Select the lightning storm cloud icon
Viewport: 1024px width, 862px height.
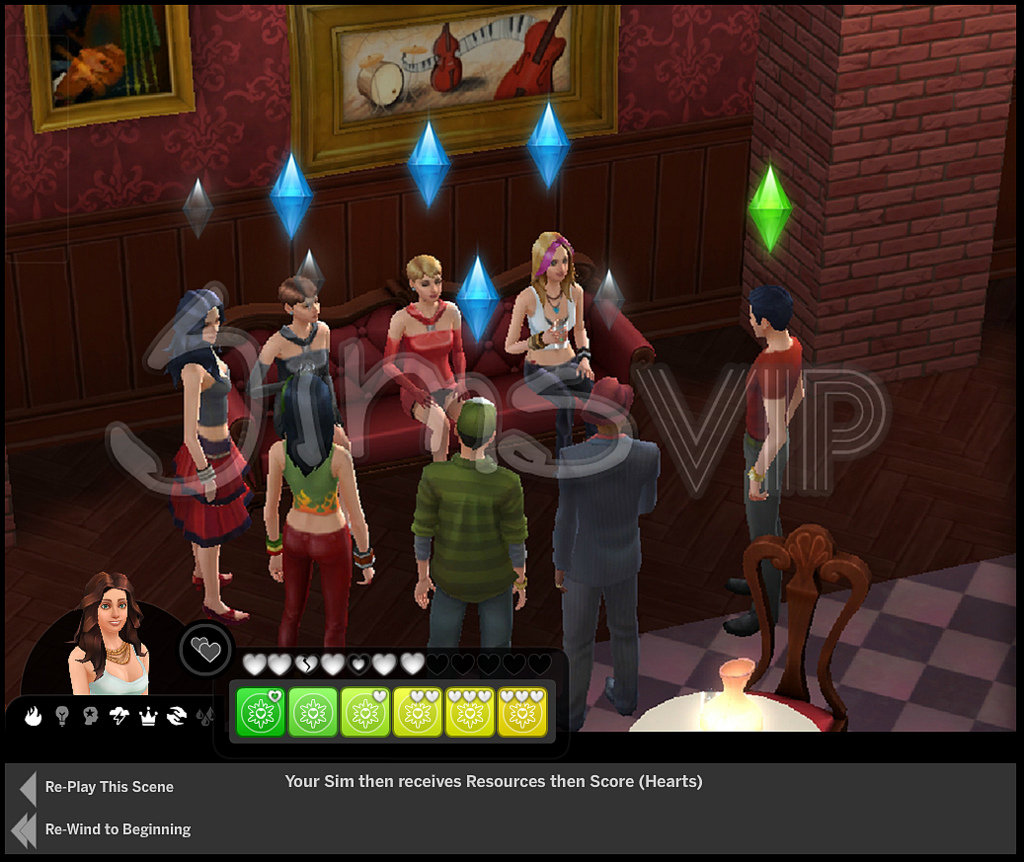coord(119,716)
